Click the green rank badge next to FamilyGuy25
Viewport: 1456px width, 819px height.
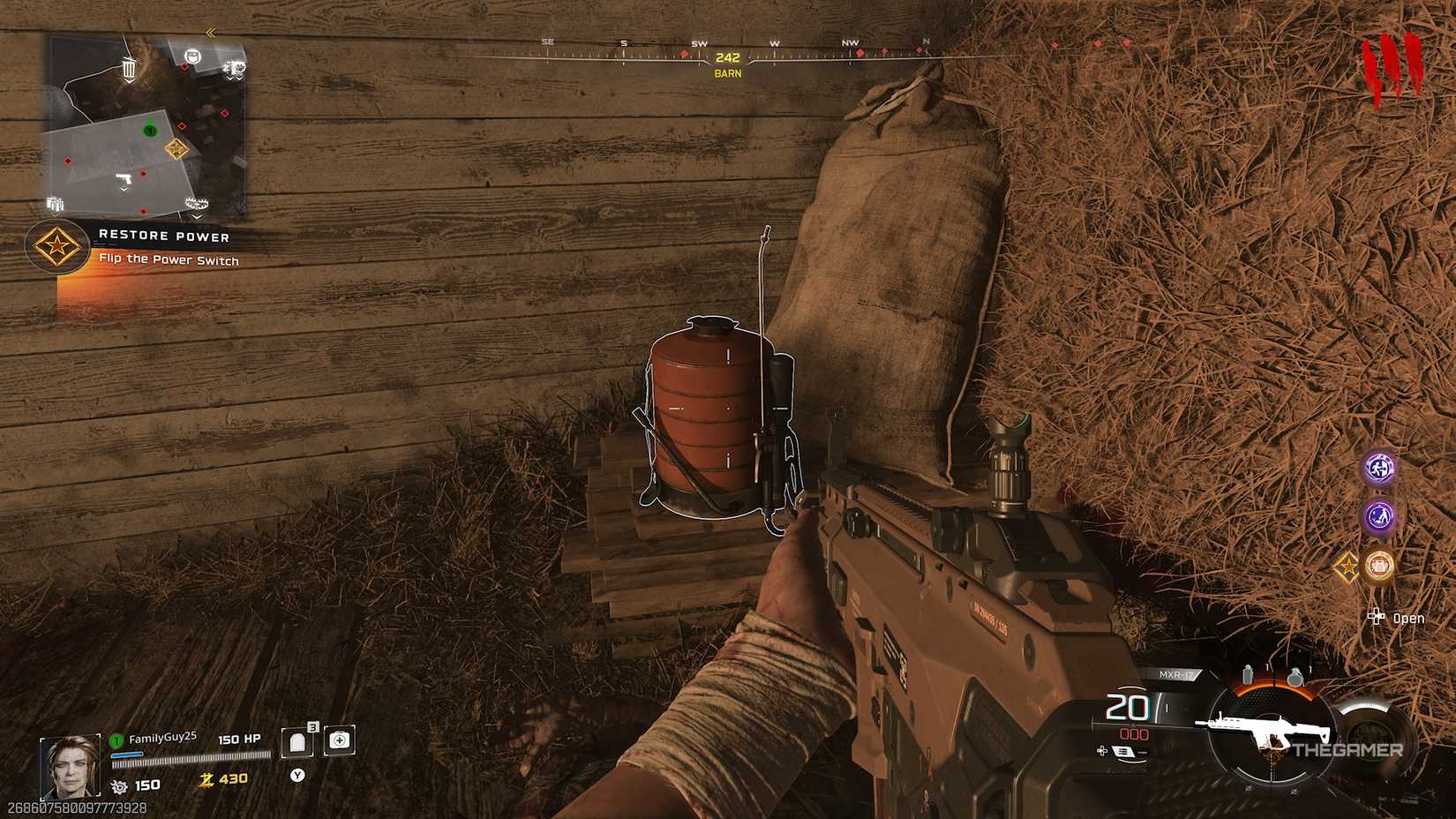[x=116, y=740]
